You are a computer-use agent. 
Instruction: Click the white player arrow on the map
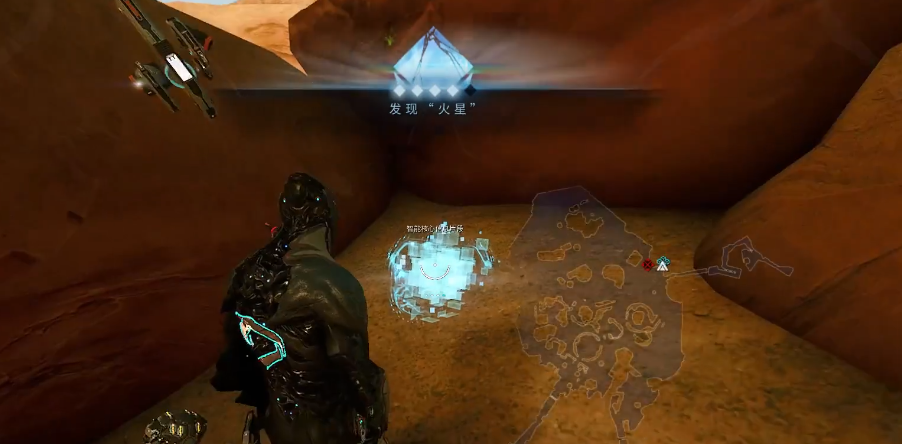click(x=662, y=264)
